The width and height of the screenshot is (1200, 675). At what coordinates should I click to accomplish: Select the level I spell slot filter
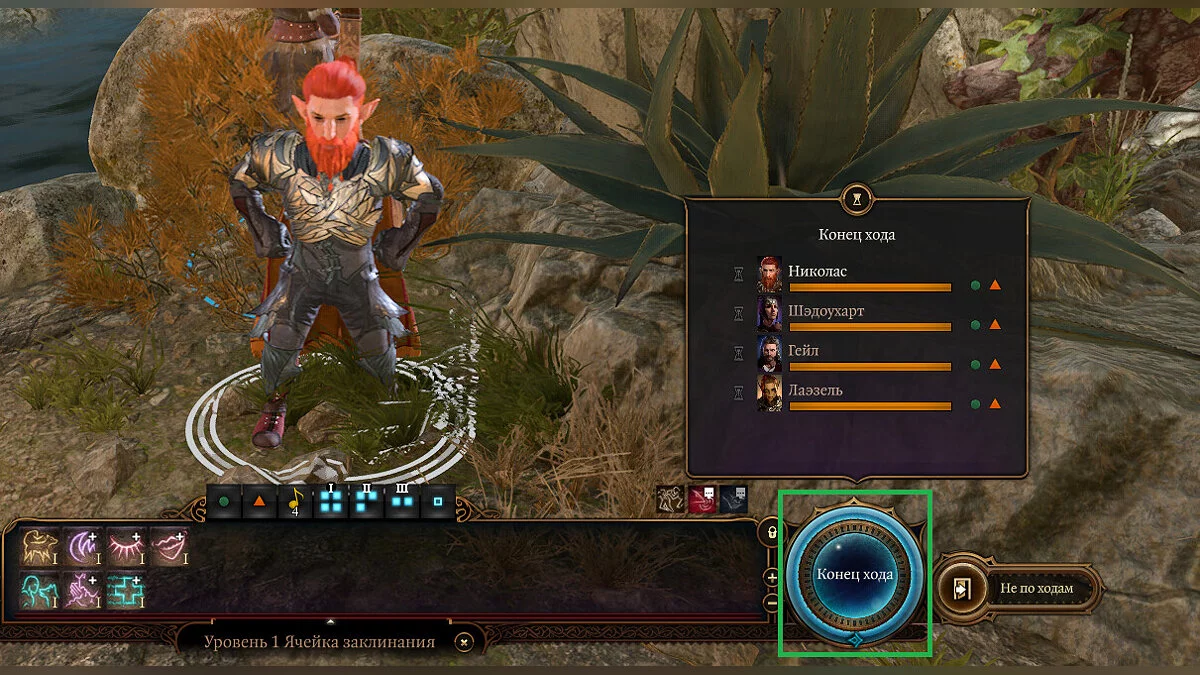pyautogui.click(x=328, y=502)
